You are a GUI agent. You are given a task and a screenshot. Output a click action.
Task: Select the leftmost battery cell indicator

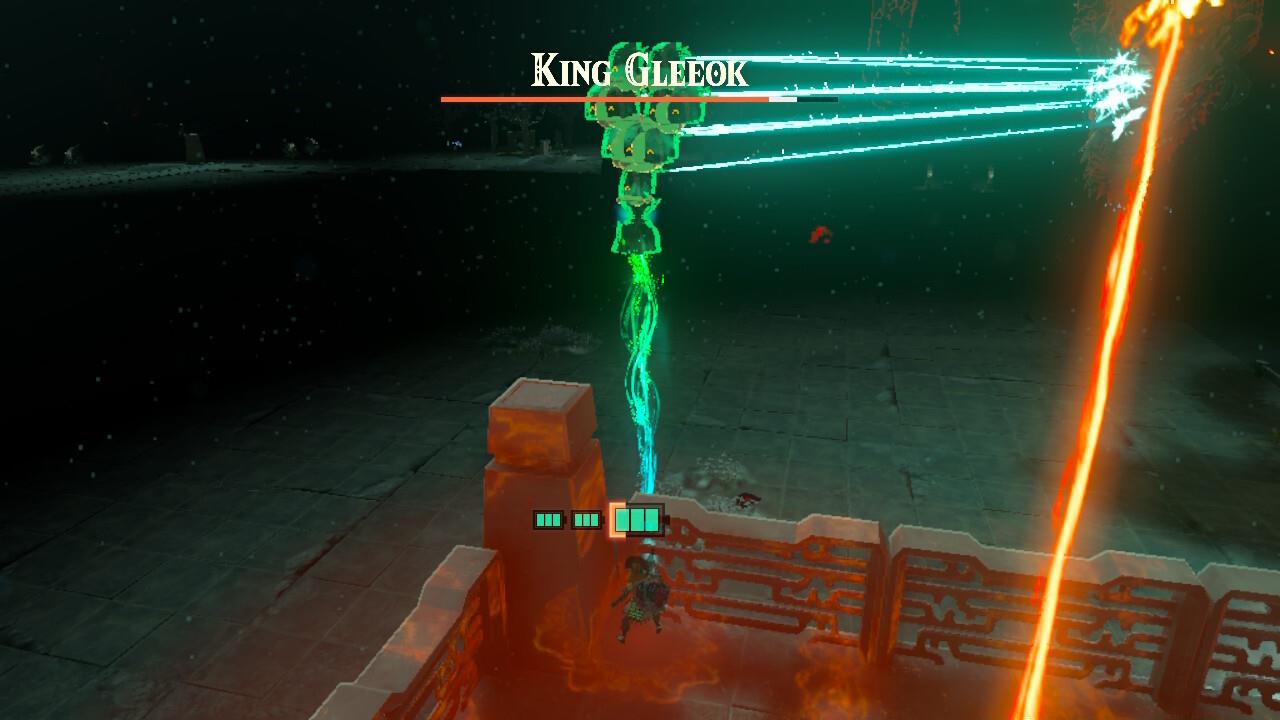coord(547,519)
